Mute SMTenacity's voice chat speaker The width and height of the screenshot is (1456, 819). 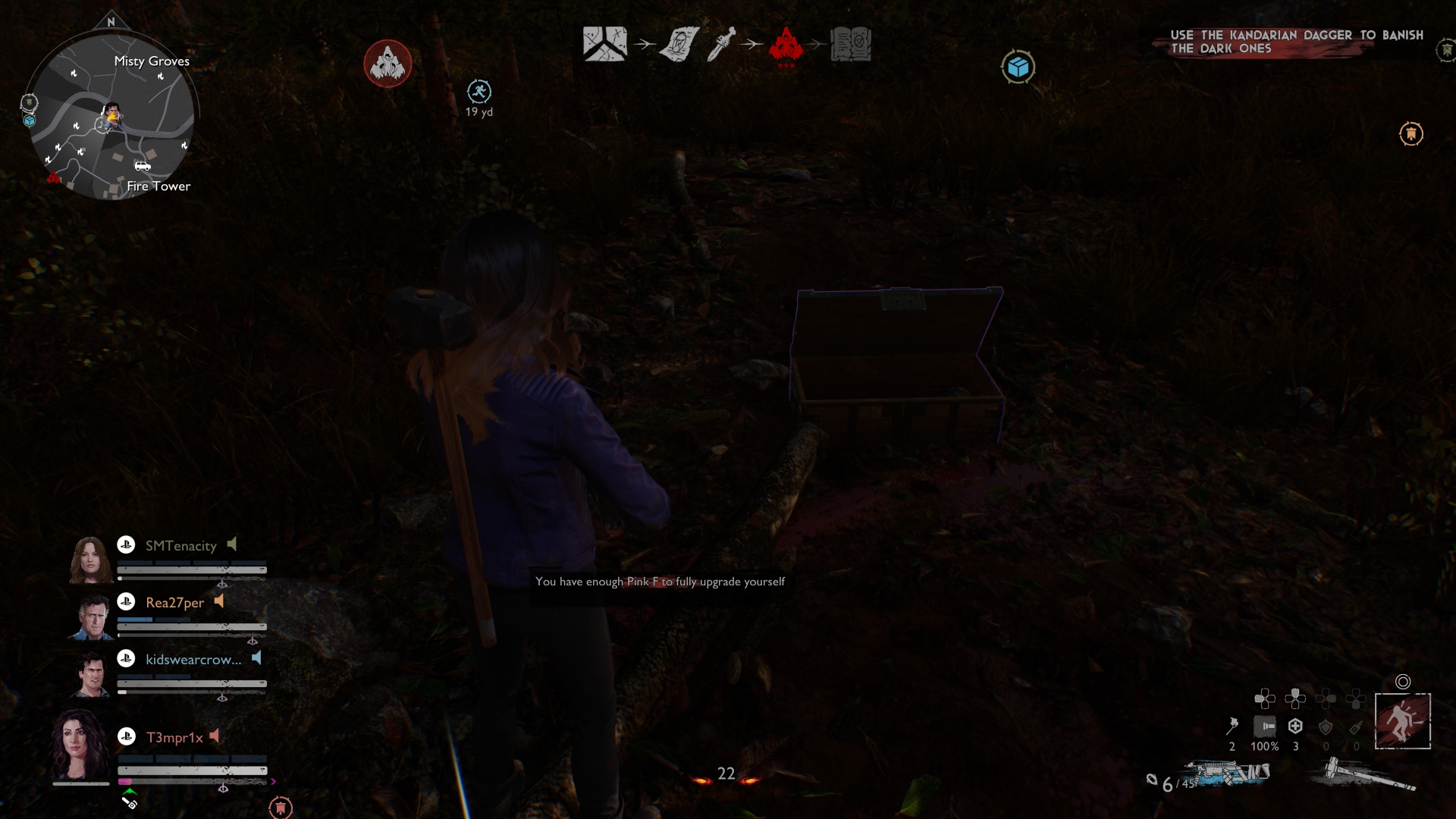click(232, 544)
